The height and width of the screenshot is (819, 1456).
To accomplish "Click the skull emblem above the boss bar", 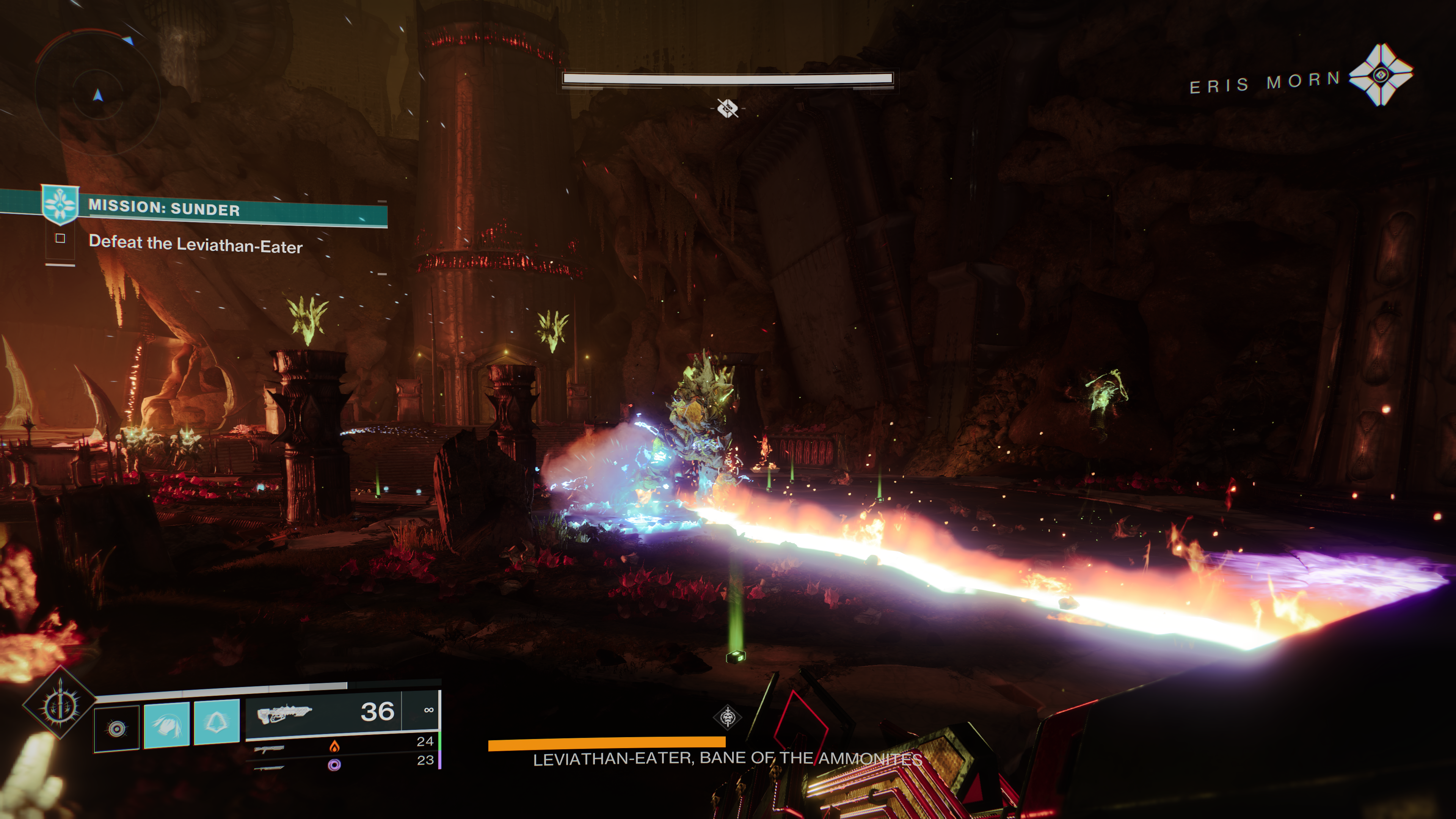I will tap(728, 718).
